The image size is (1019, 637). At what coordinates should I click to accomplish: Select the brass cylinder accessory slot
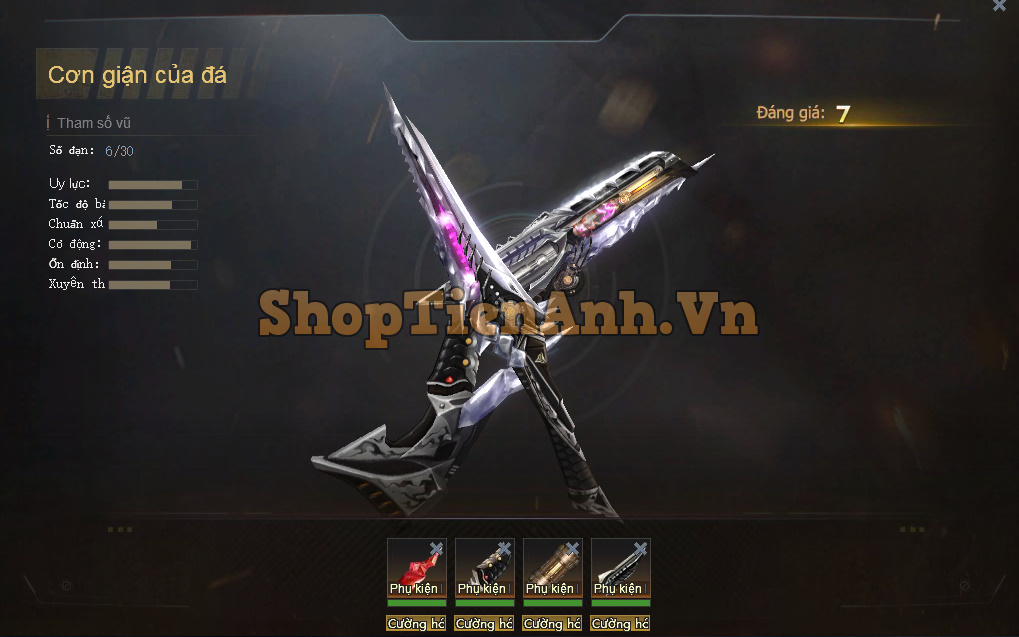click(x=550, y=568)
